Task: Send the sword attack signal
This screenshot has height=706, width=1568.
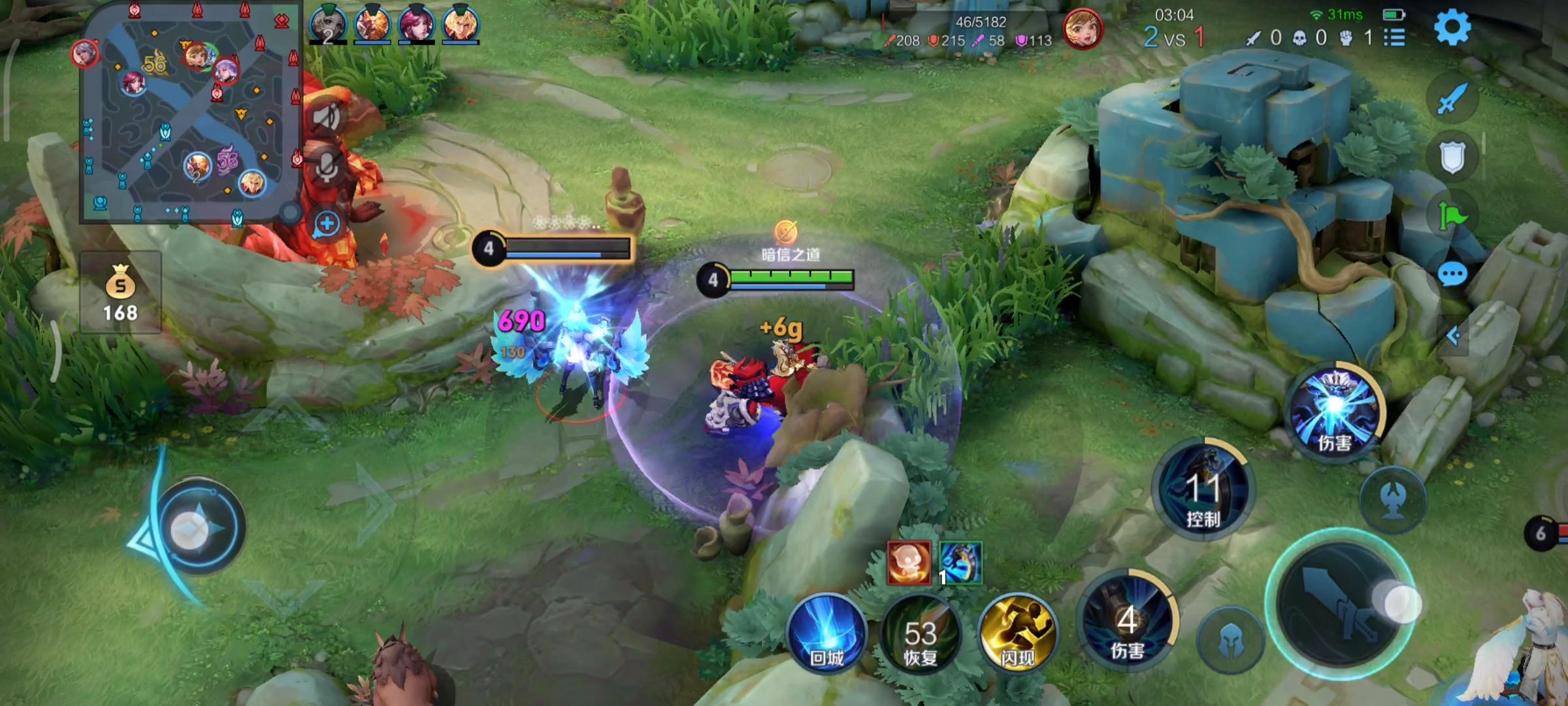Action: [x=1452, y=99]
